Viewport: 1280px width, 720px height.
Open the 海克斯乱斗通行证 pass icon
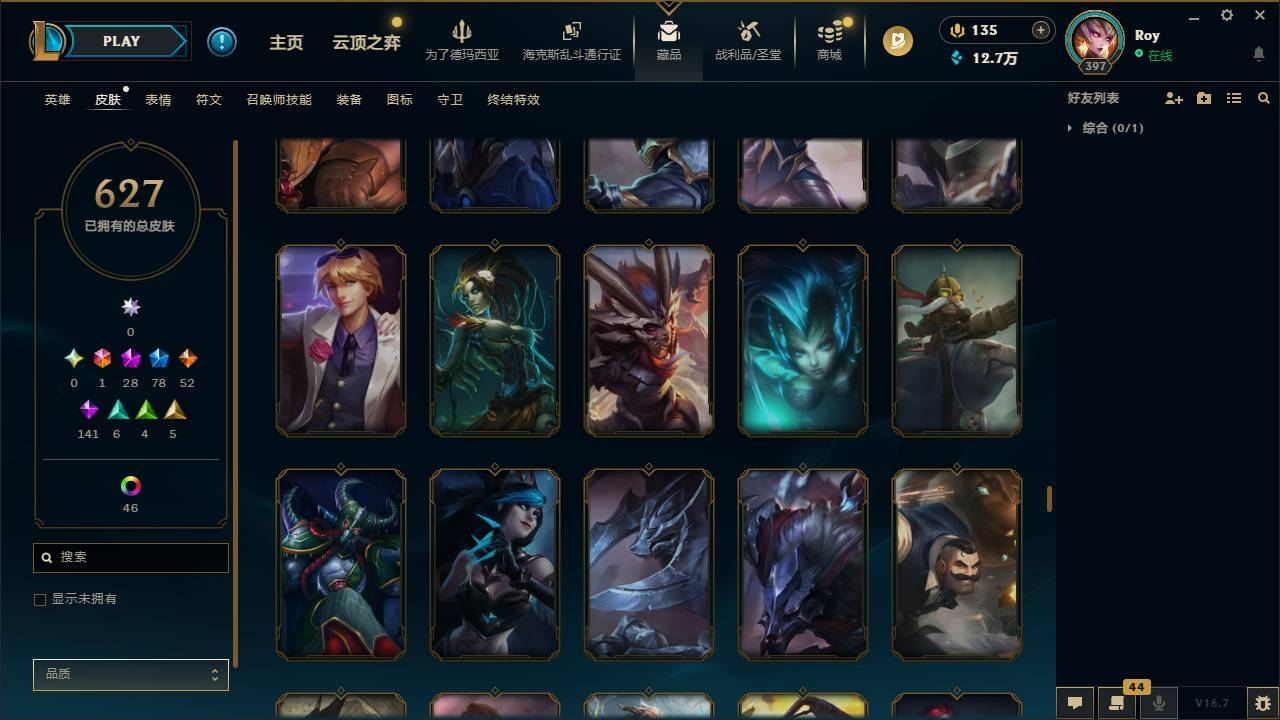tap(572, 40)
